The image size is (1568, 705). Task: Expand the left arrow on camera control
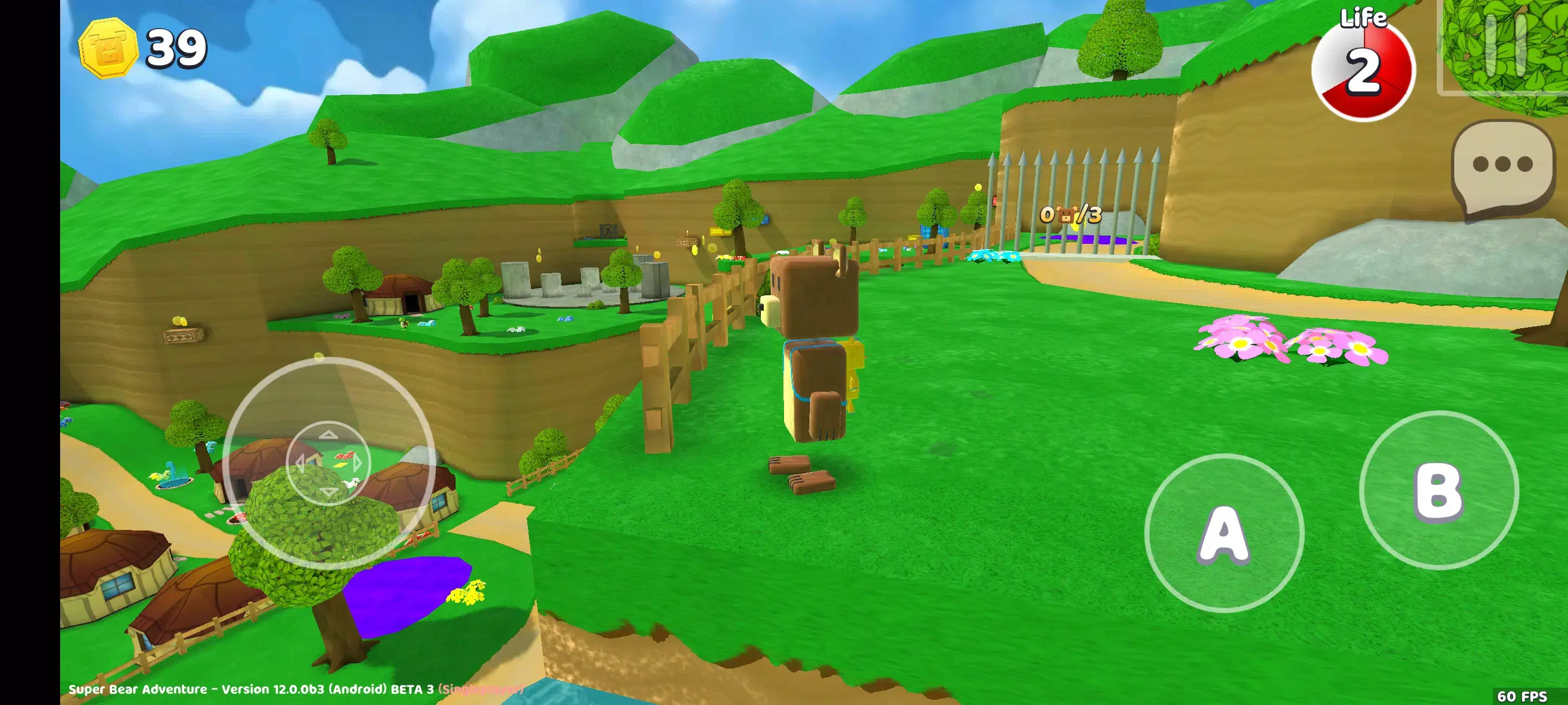point(301,464)
